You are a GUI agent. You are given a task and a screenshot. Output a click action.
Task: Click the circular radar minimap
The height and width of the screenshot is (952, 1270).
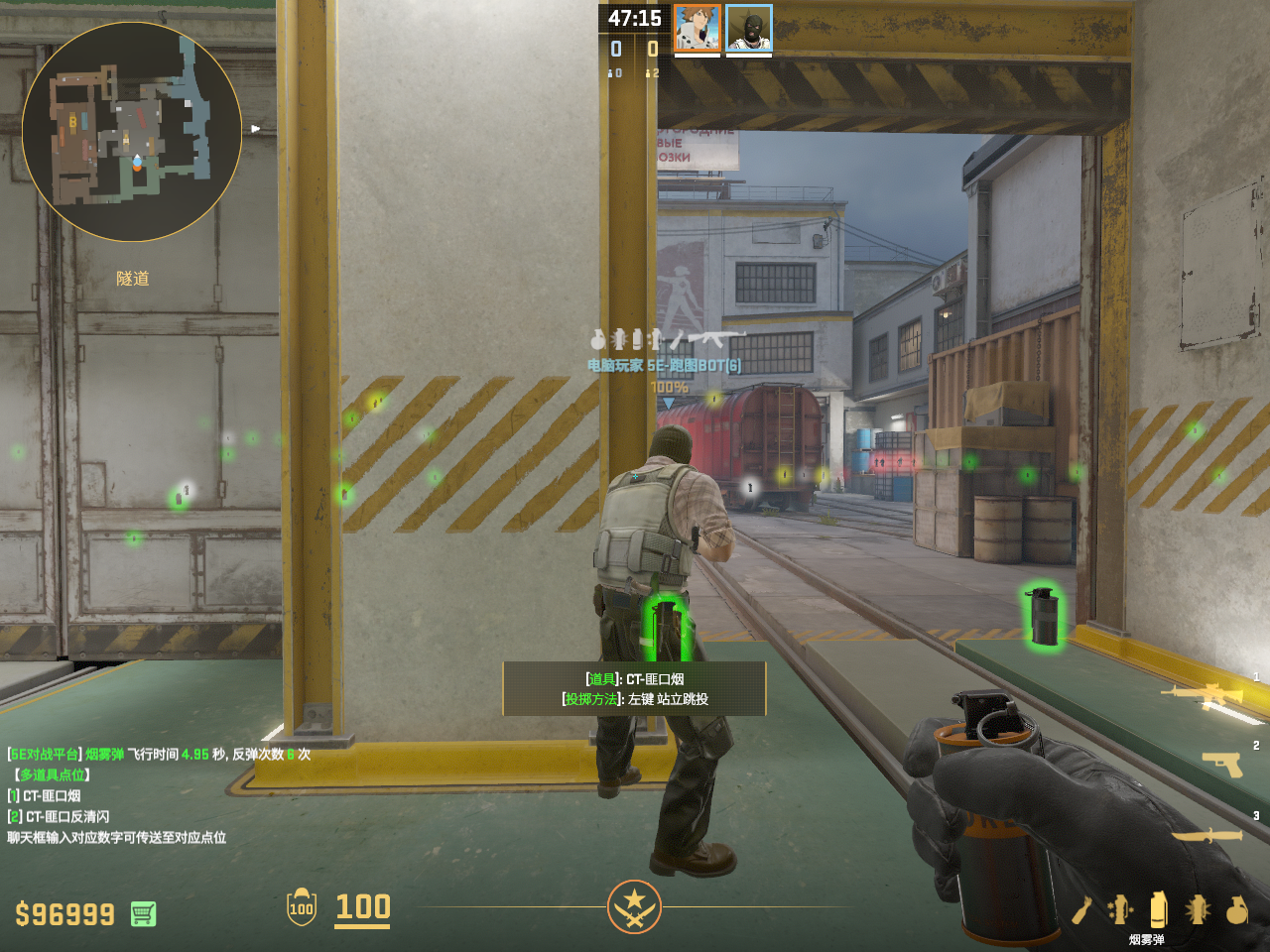click(132, 132)
